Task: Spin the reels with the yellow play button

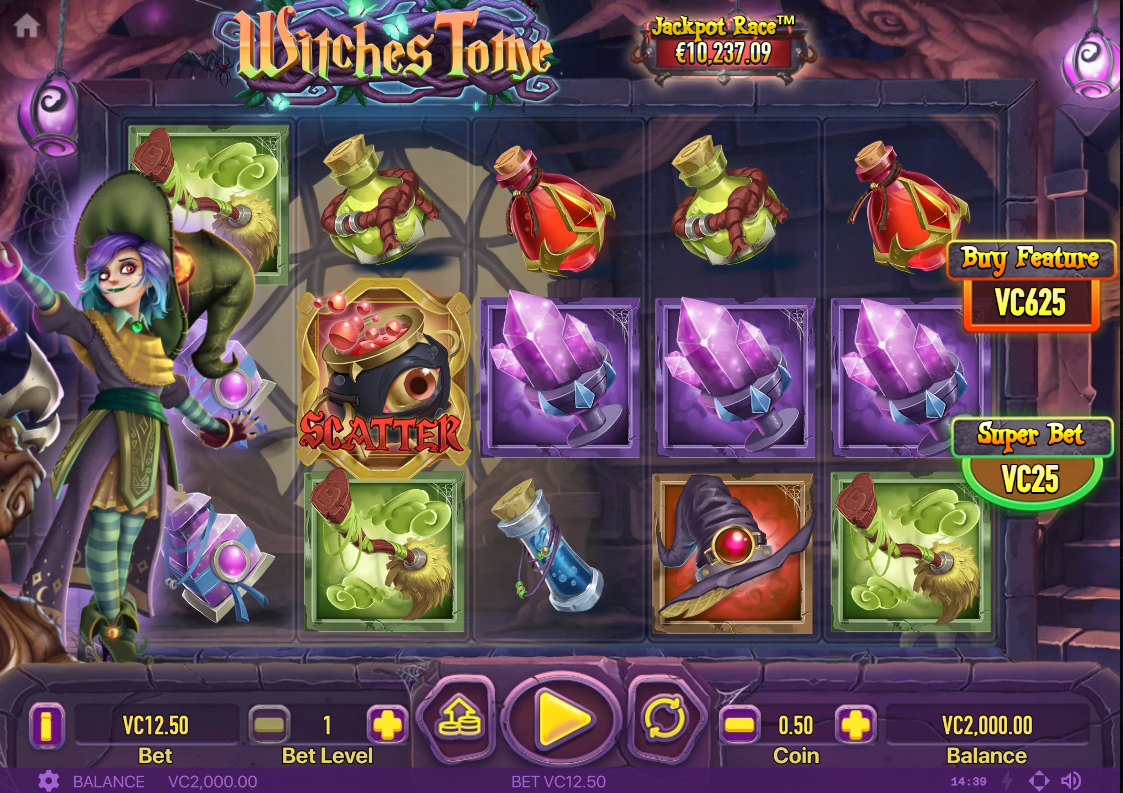Action: 562,717
